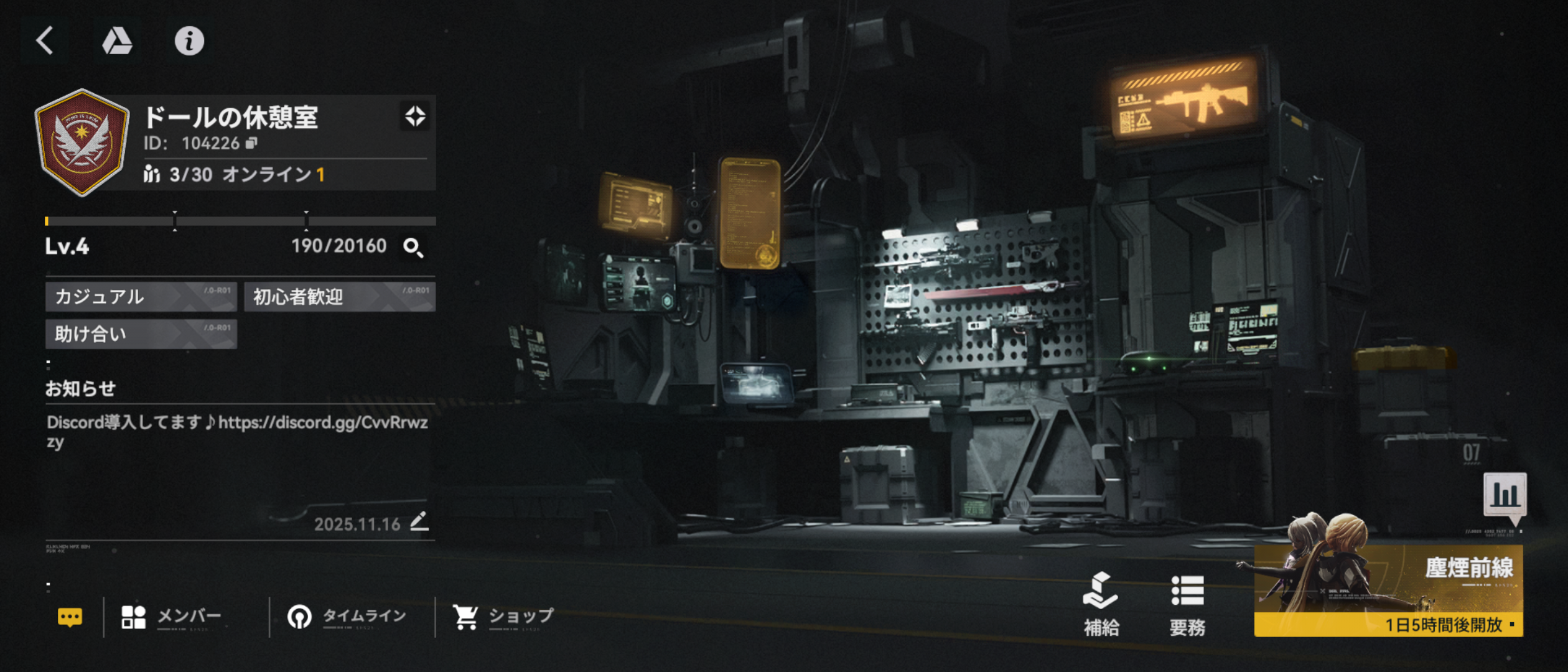Open the ショップ
Image resolution: width=1568 pixels, height=672 pixels.
click(x=503, y=617)
